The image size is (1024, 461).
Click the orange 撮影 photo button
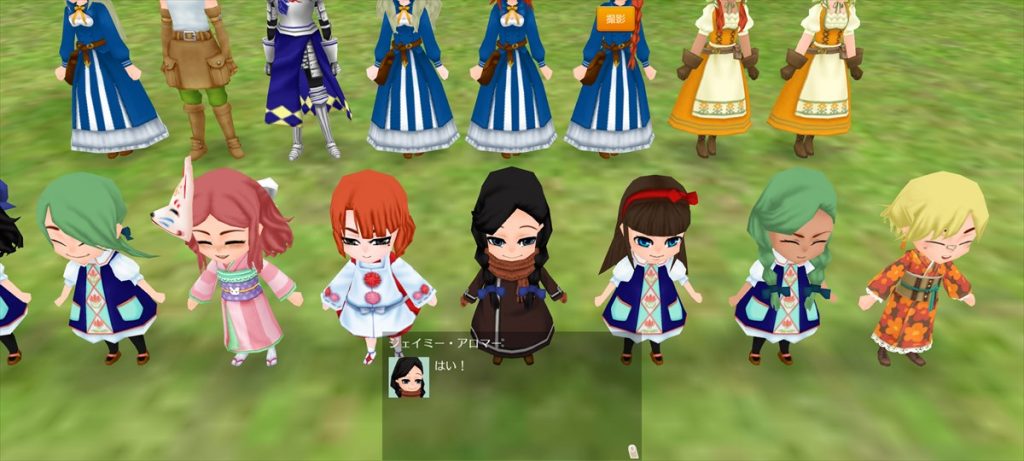pos(615,18)
